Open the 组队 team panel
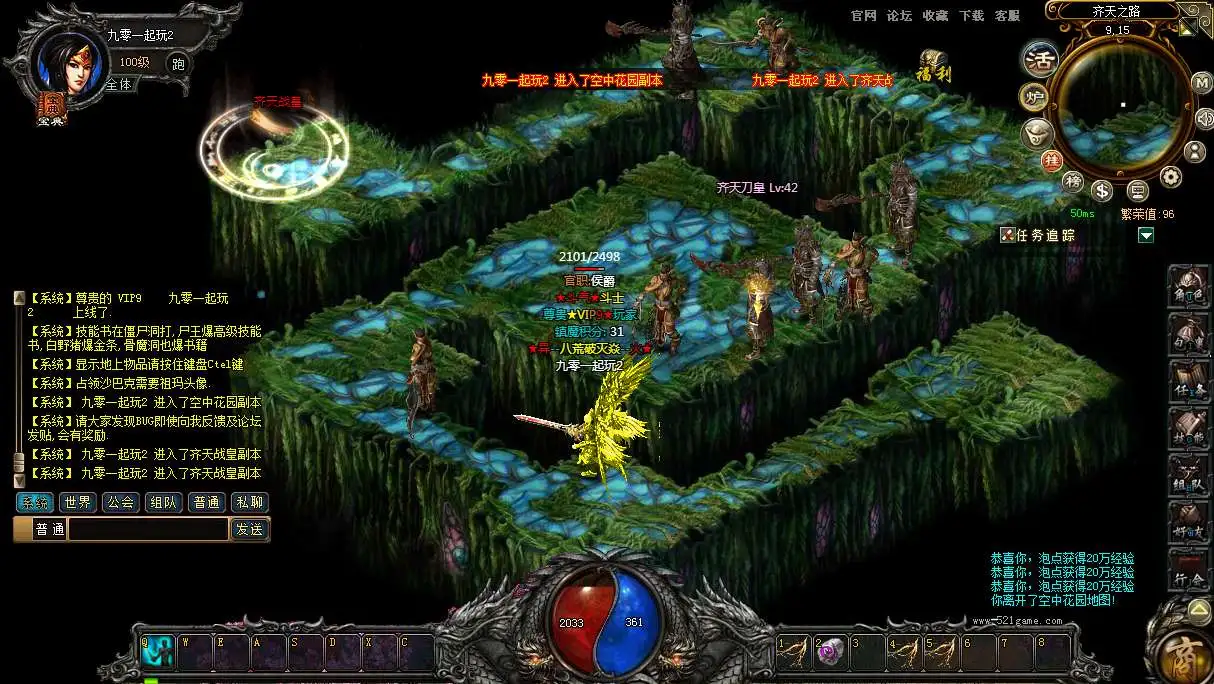The height and width of the screenshot is (684, 1214). tap(1190, 478)
